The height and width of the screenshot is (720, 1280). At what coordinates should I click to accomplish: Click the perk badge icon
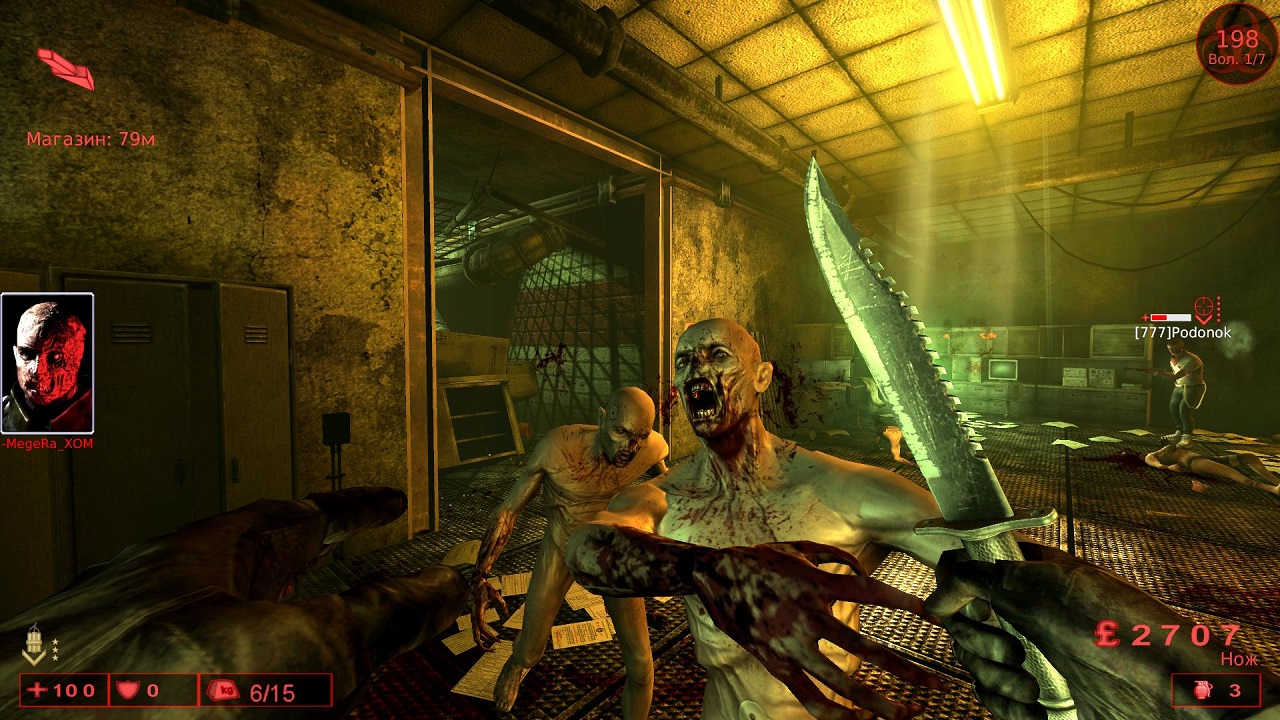coord(34,644)
